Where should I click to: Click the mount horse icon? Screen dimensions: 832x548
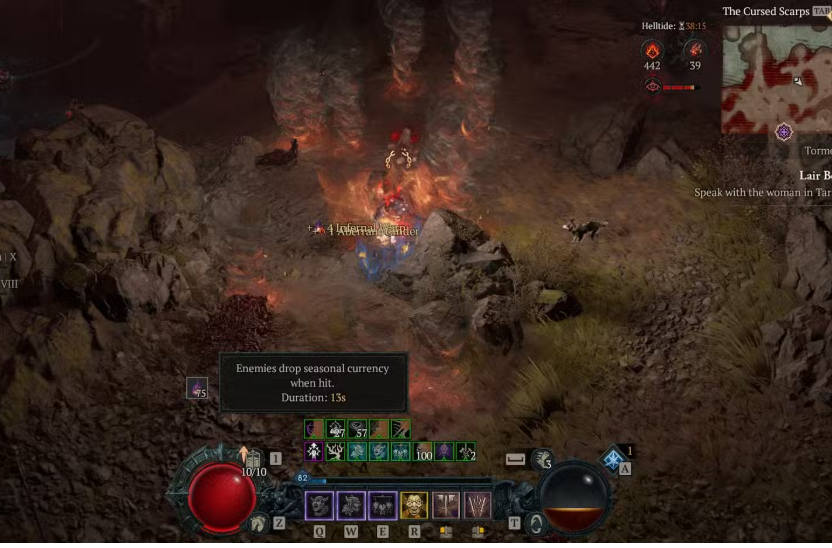click(x=258, y=521)
